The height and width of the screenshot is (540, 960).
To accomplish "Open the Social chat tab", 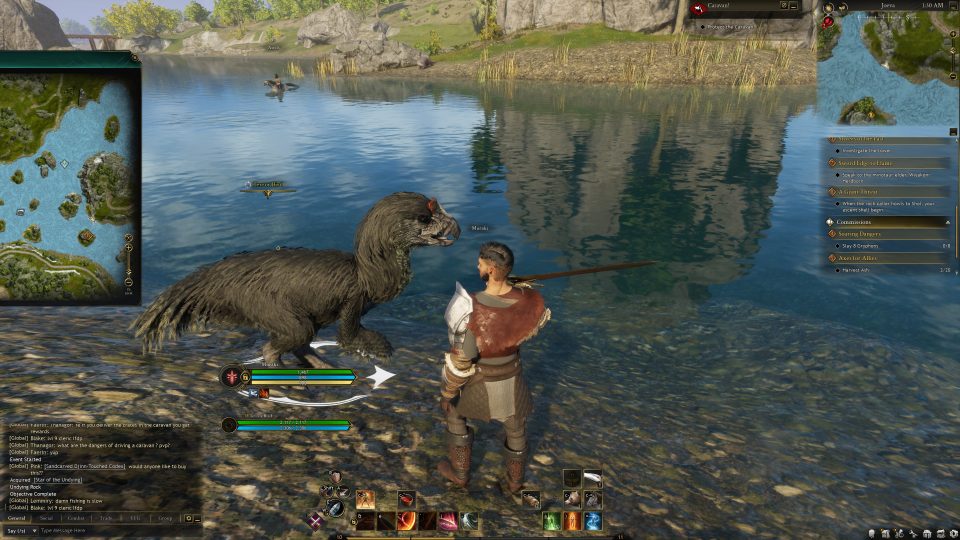I will click(x=46, y=518).
